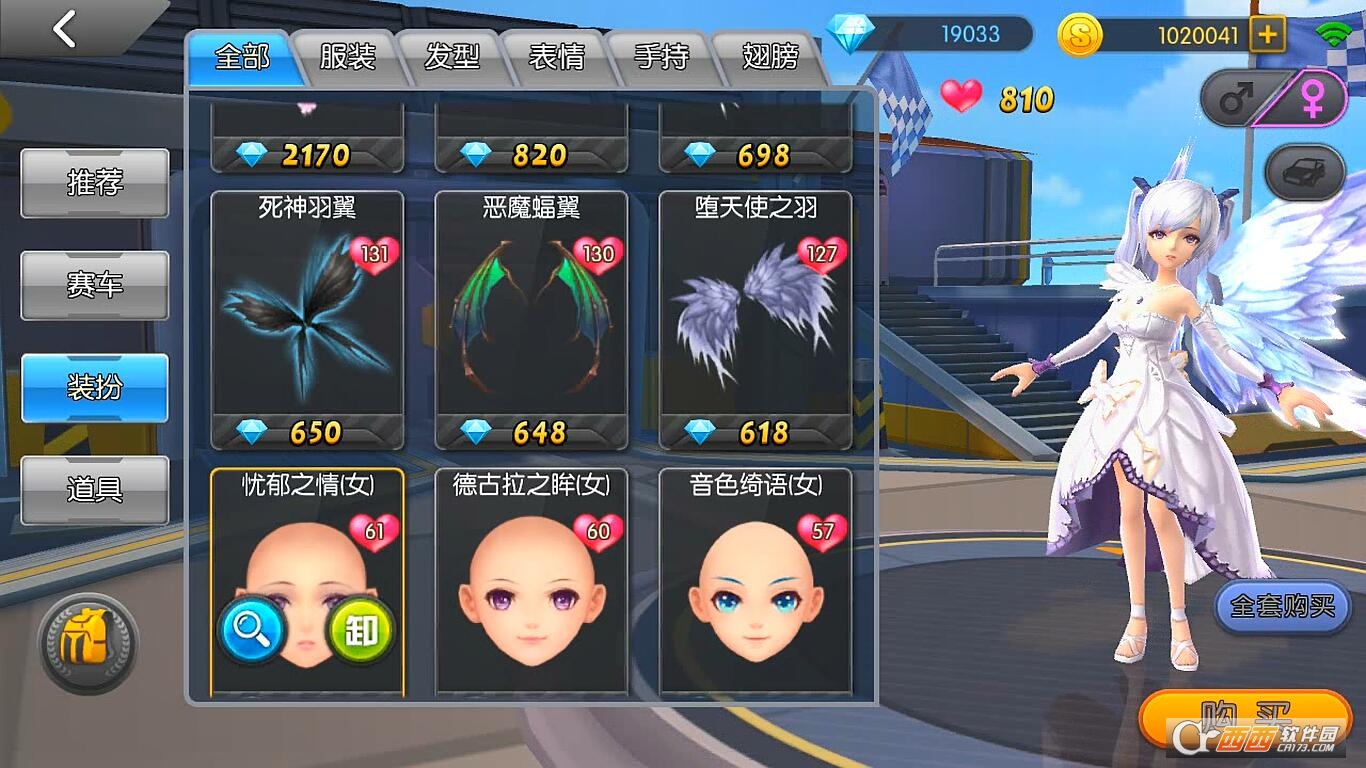The height and width of the screenshot is (768, 1366).
Task: Open the 发型 tab
Action: coord(453,58)
